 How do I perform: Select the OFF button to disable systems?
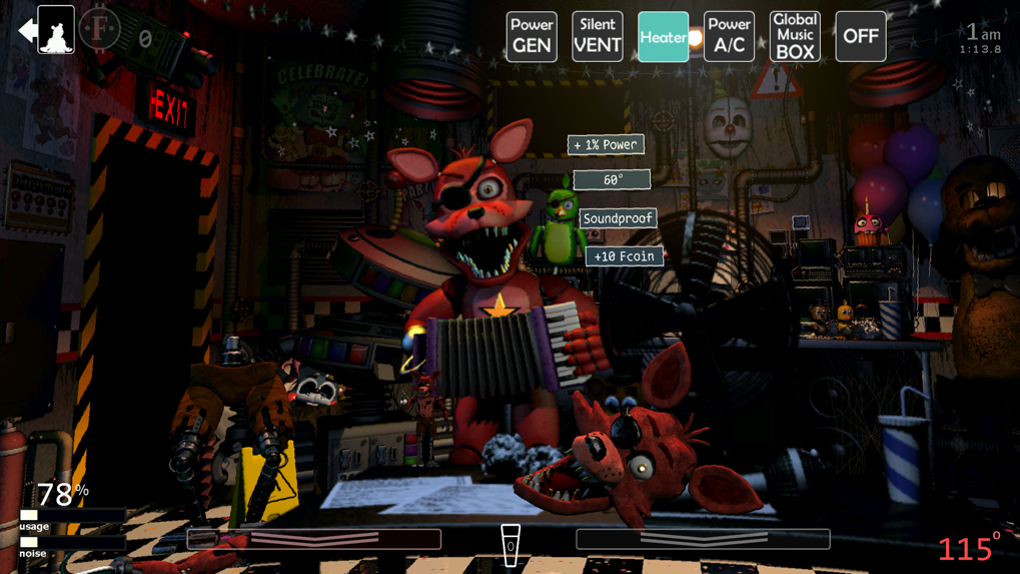tap(860, 37)
